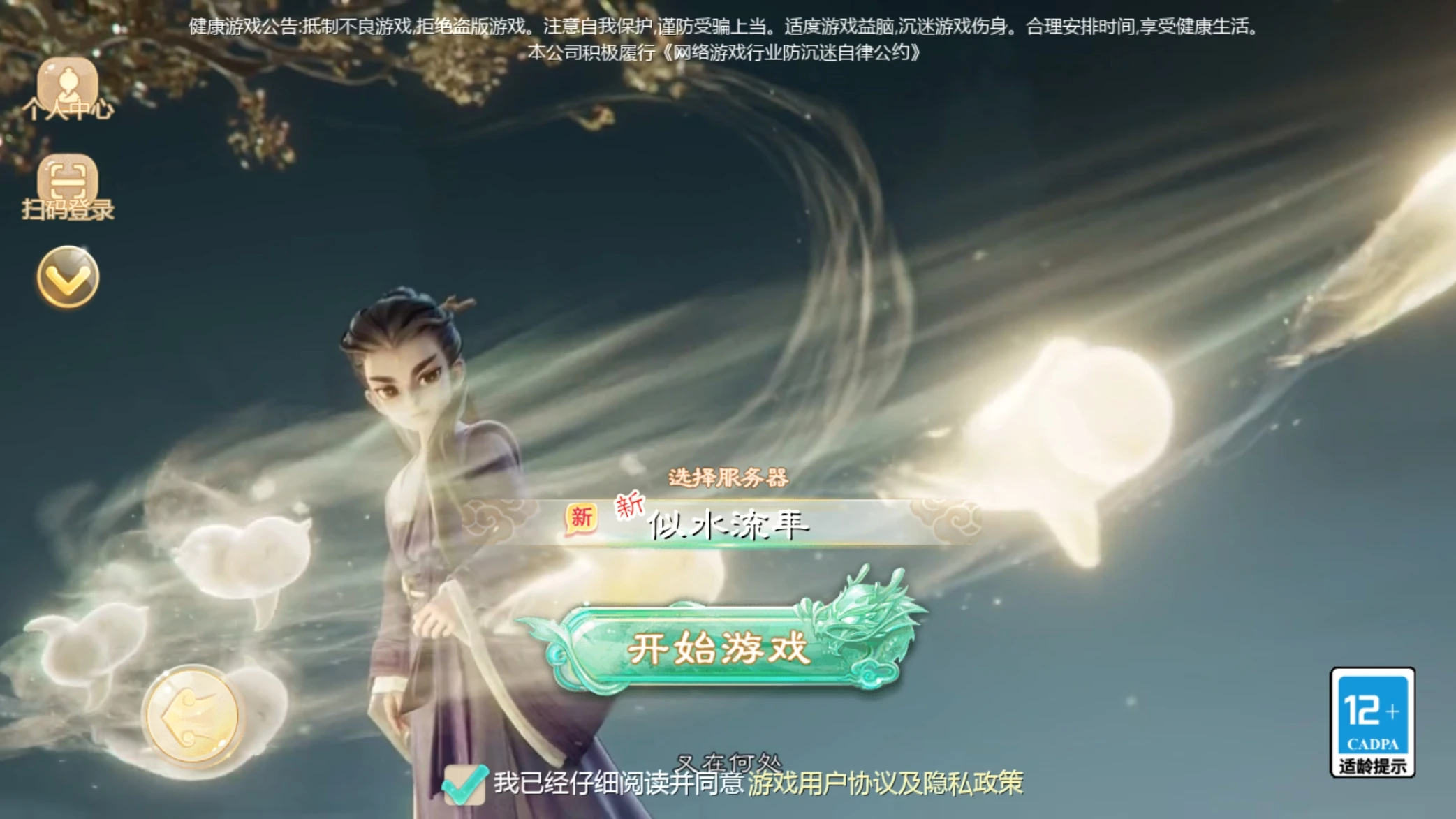The width and height of the screenshot is (1456, 819).
Task: Check the user agreement acceptance checkbox
Action: (x=466, y=784)
